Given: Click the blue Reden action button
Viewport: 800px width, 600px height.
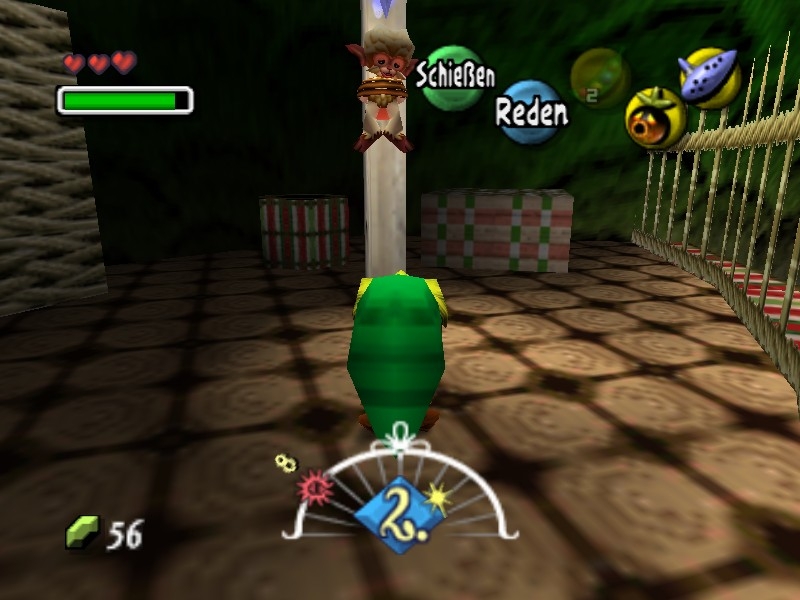Looking at the screenshot, I should 530,112.
